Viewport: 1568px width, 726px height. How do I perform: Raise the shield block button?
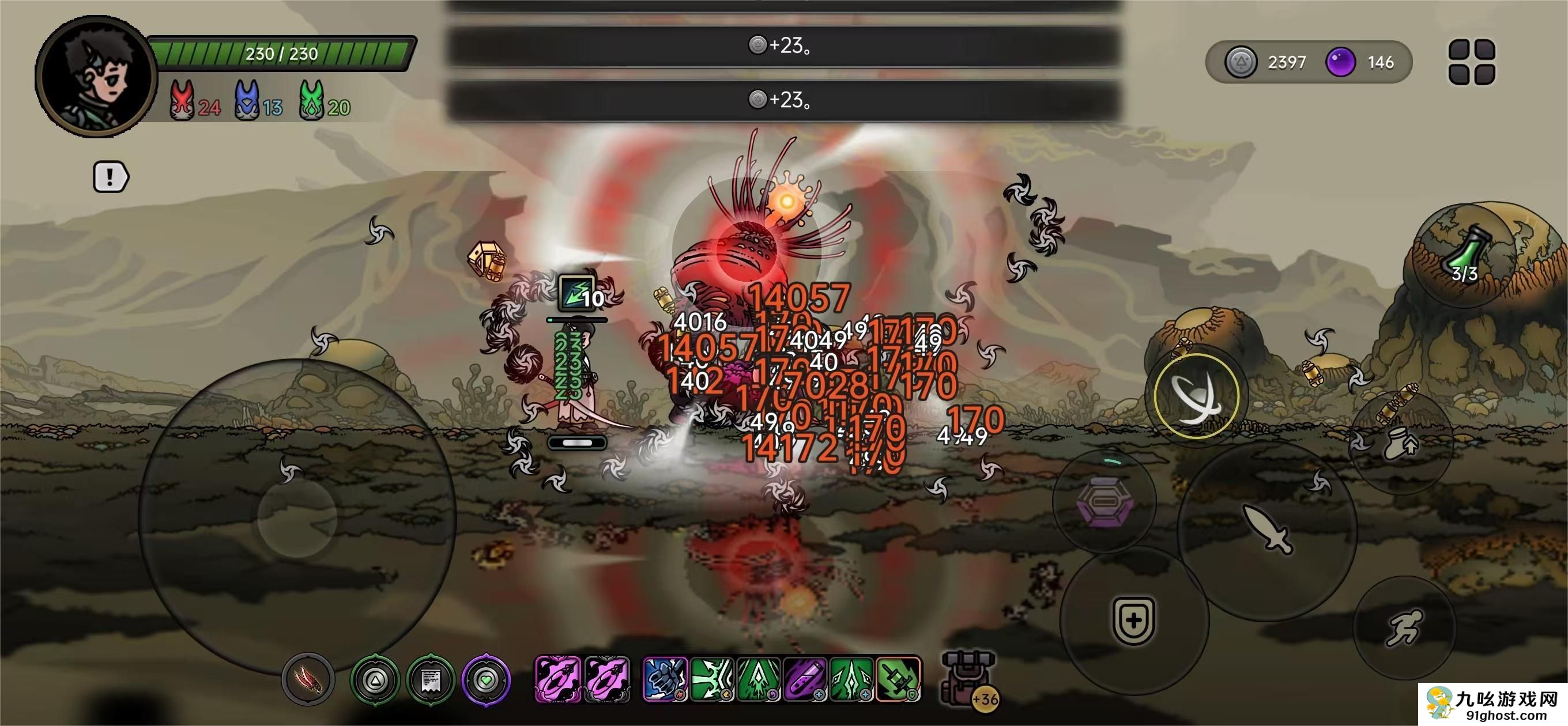coord(1133,620)
